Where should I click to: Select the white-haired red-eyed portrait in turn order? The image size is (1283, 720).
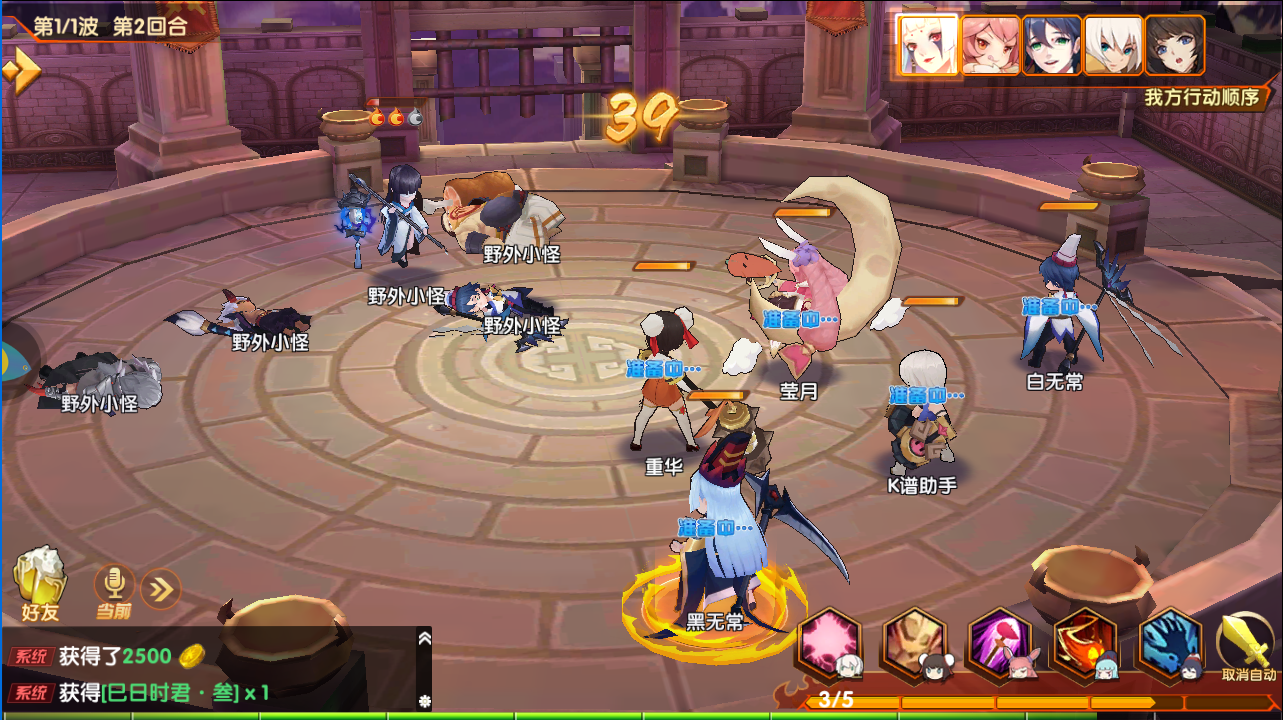click(x=928, y=45)
